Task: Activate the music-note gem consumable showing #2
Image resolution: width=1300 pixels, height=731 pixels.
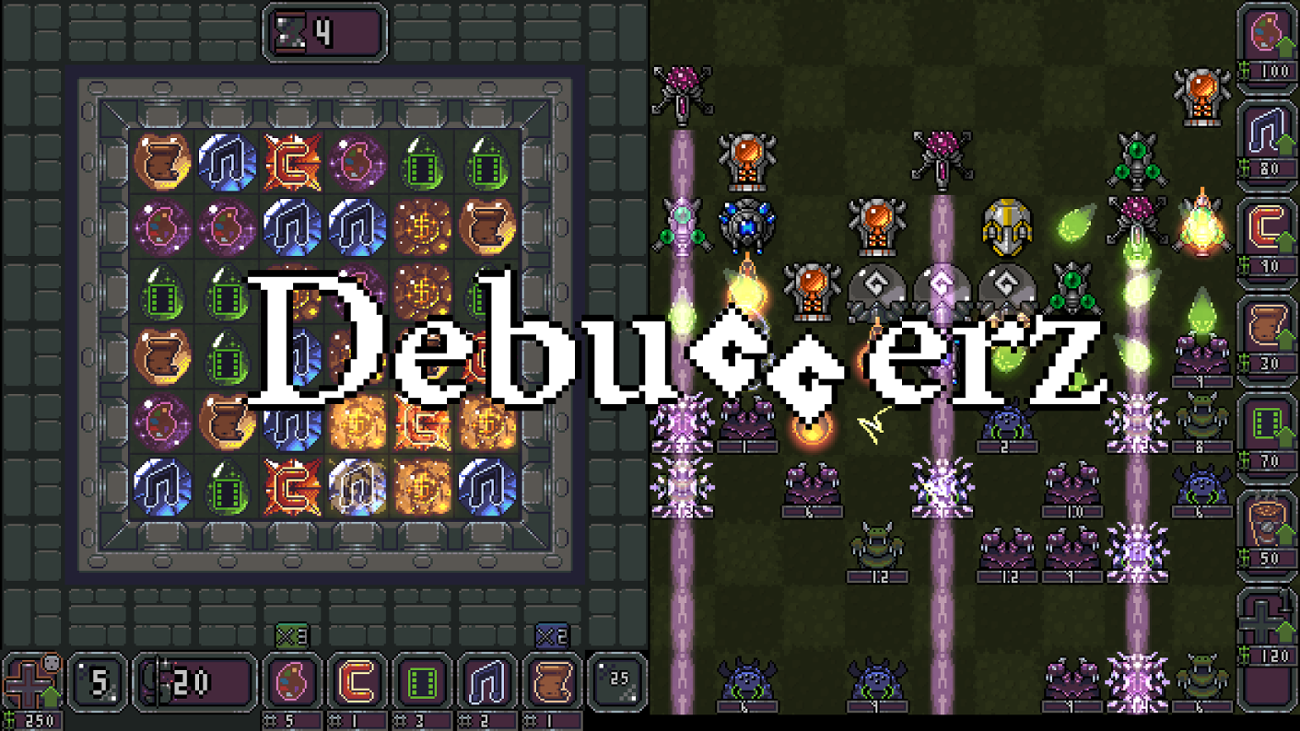Action: (487, 680)
